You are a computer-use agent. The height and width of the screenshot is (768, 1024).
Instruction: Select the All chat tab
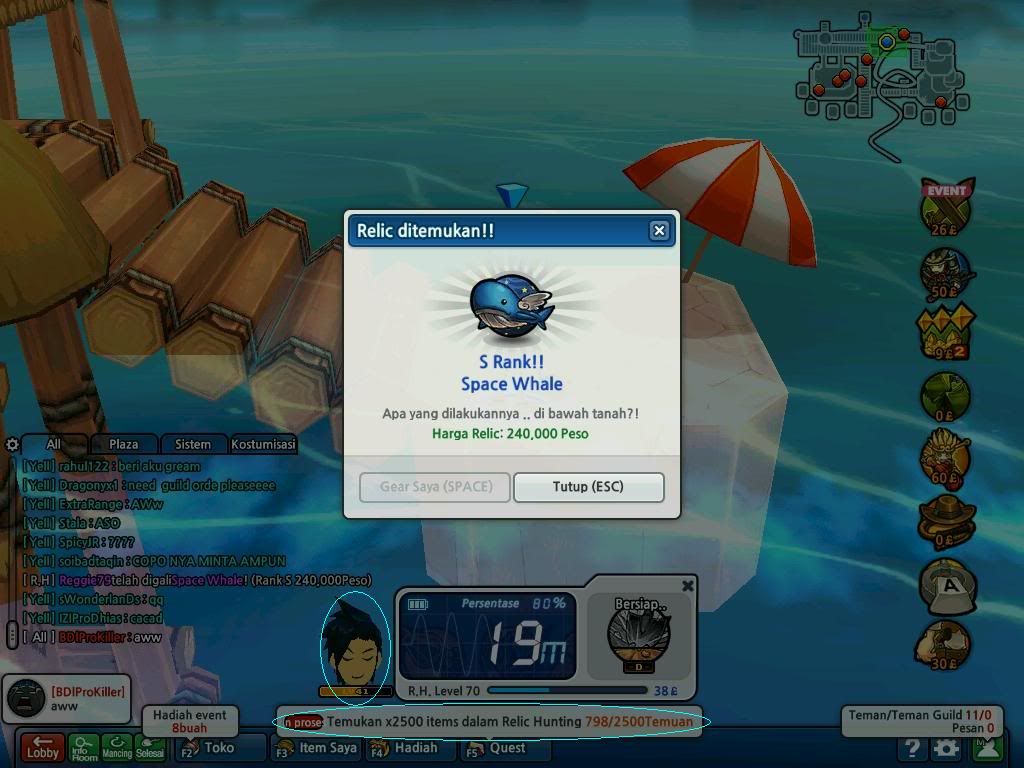53,444
